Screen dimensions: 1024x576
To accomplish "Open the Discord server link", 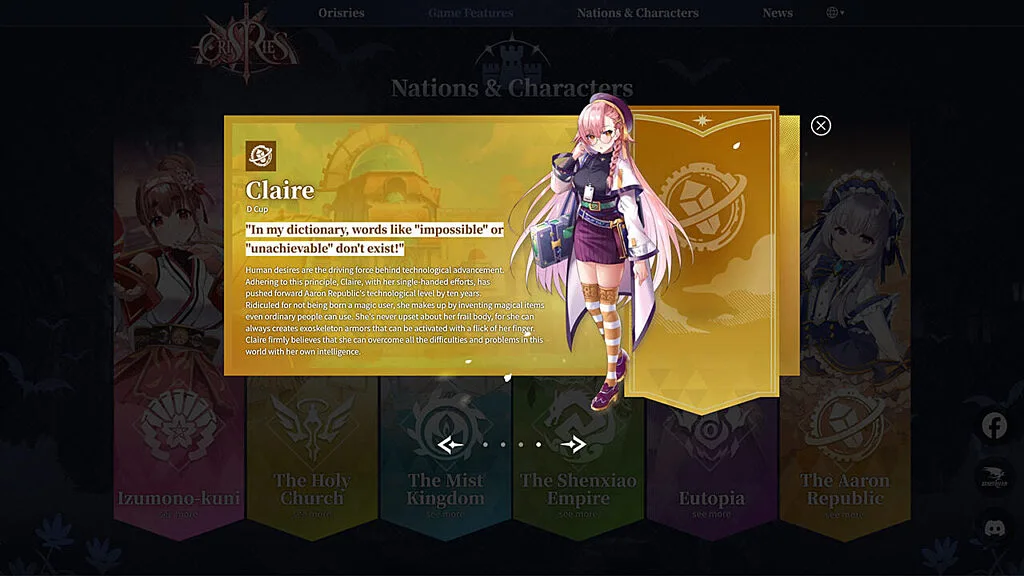I will pos(994,528).
